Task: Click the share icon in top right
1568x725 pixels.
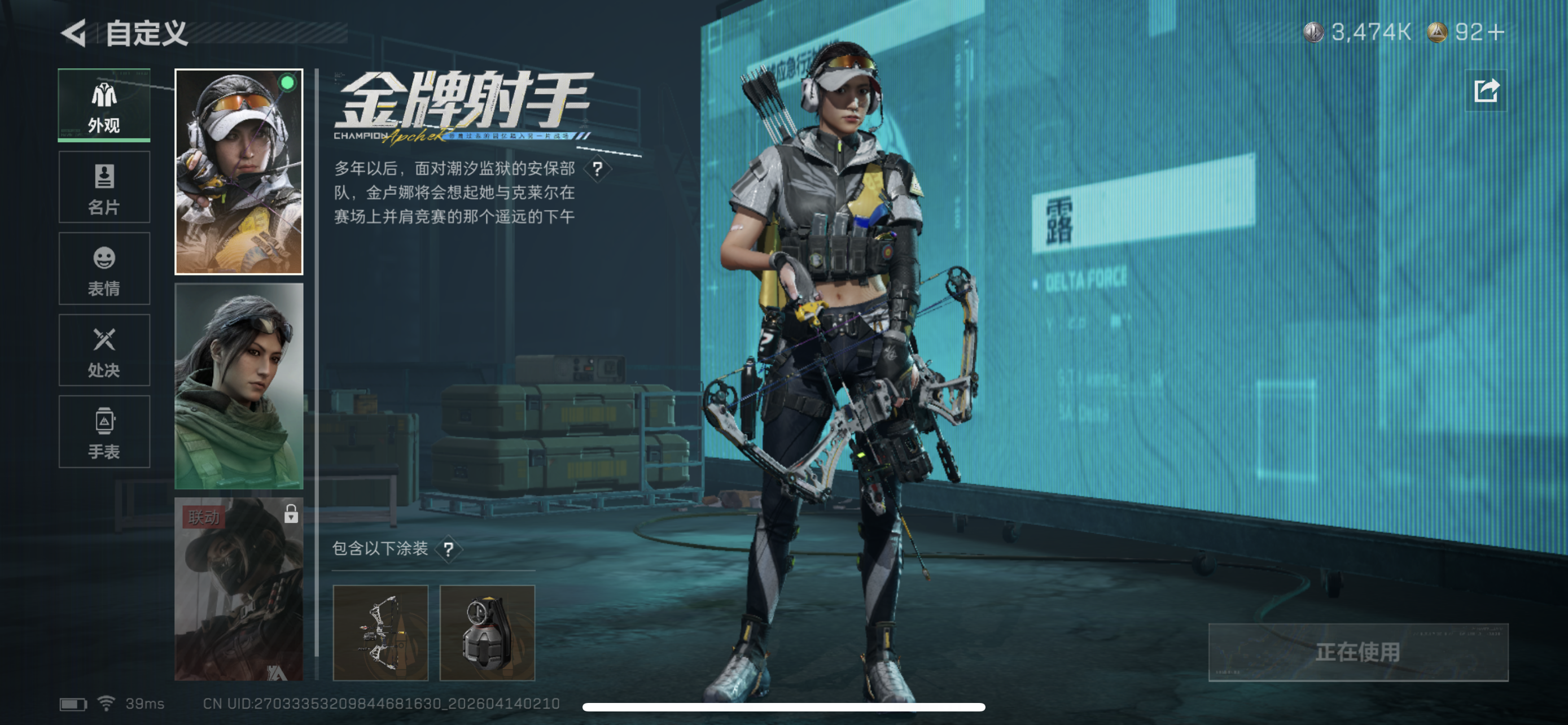Action: (x=1485, y=90)
